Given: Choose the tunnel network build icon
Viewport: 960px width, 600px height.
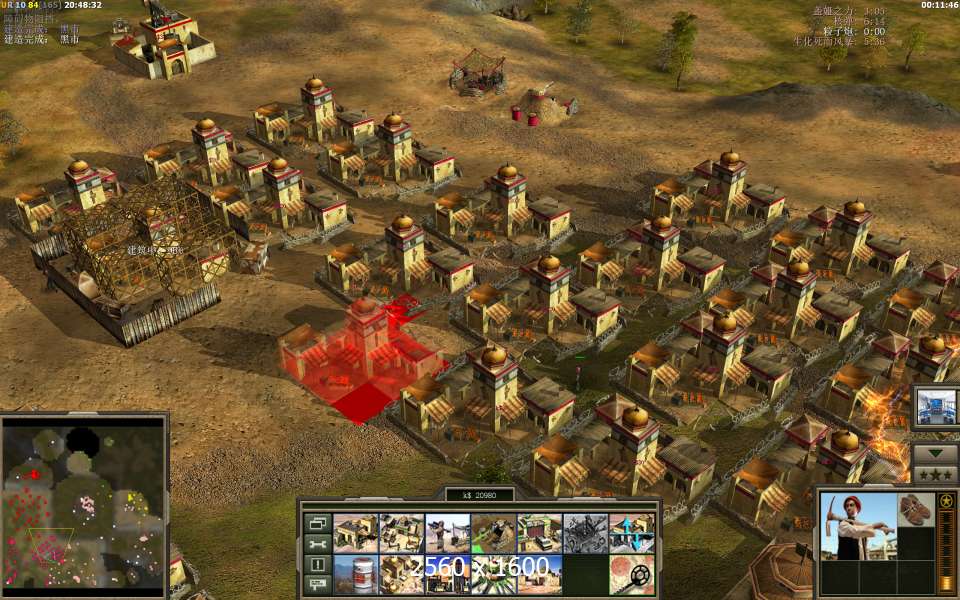Looking at the screenshot, I should tap(493, 533).
